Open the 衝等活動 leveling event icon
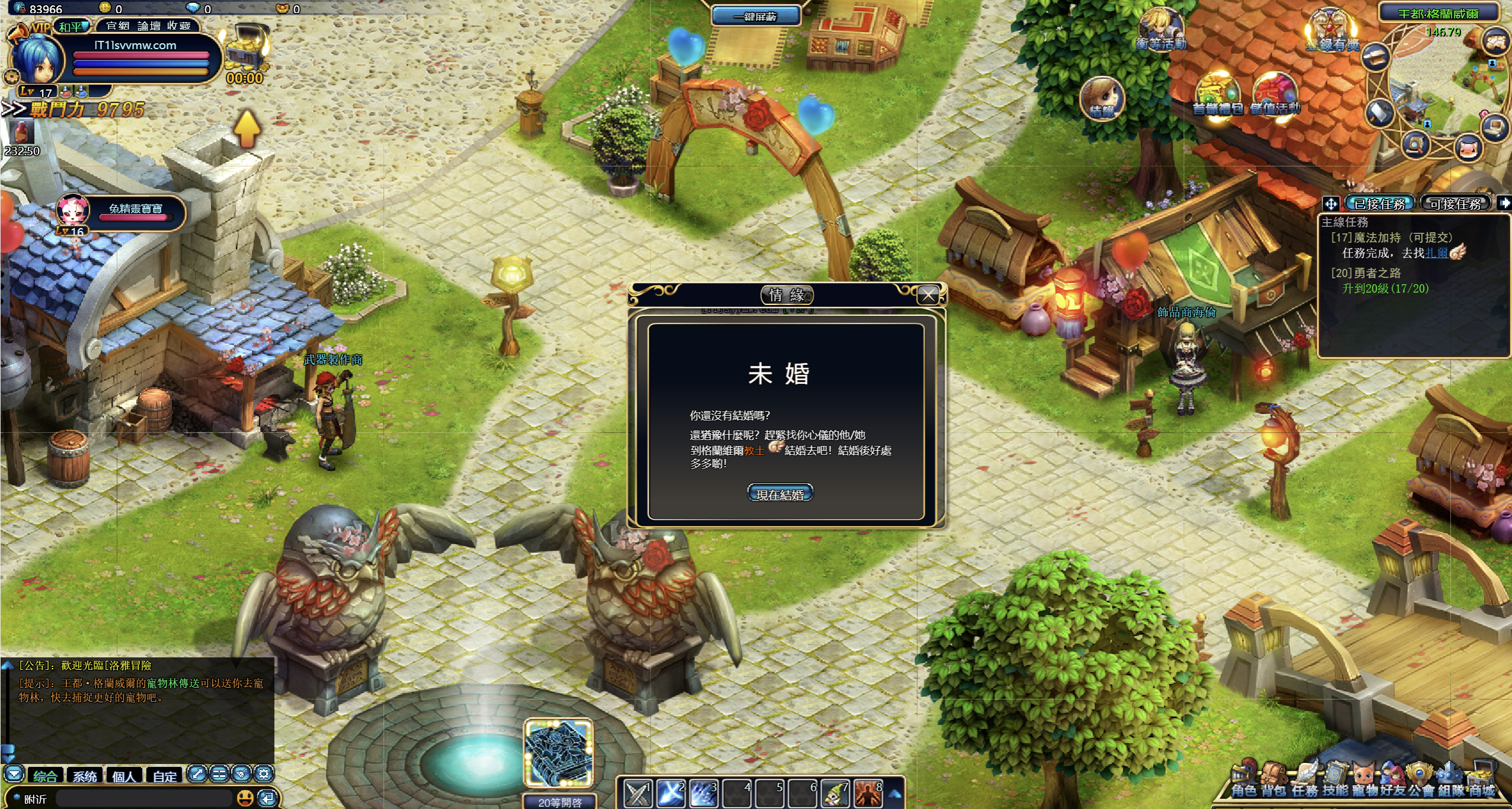This screenshot has width=1512, height=809. [1160, 30]
